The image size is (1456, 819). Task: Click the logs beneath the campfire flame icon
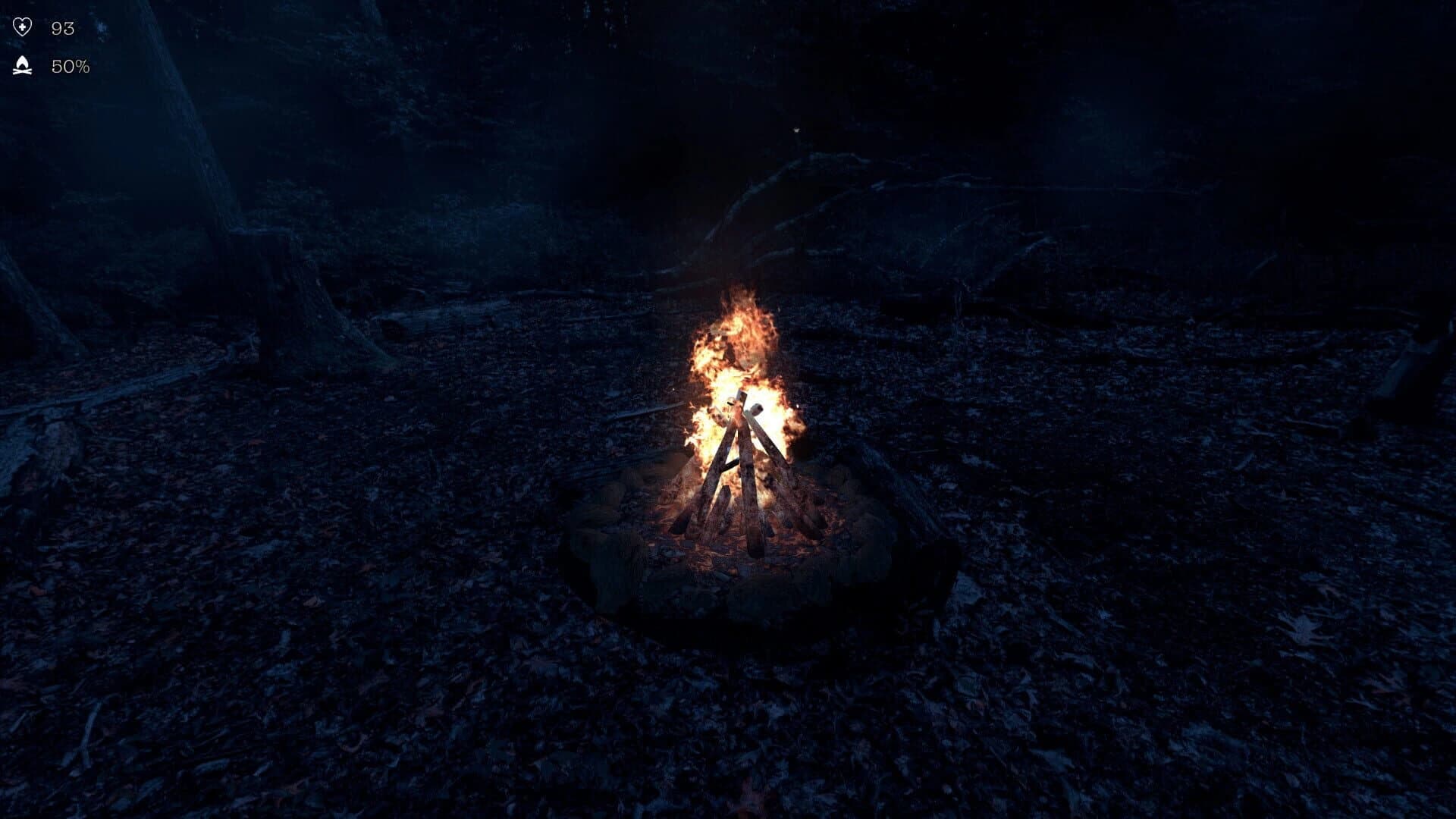click(23, 71)
